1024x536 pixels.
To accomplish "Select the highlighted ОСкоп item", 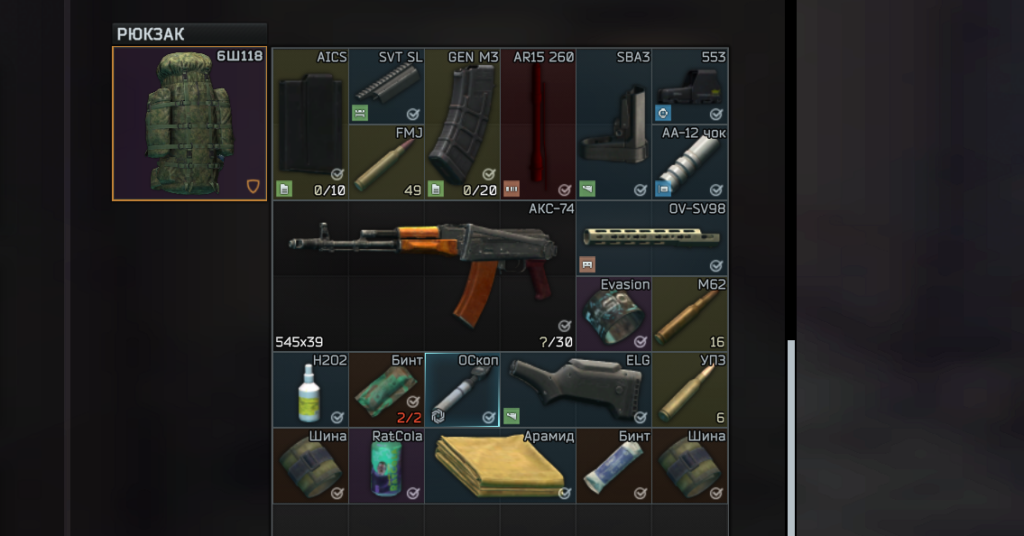I will click(x=462, y=390).
